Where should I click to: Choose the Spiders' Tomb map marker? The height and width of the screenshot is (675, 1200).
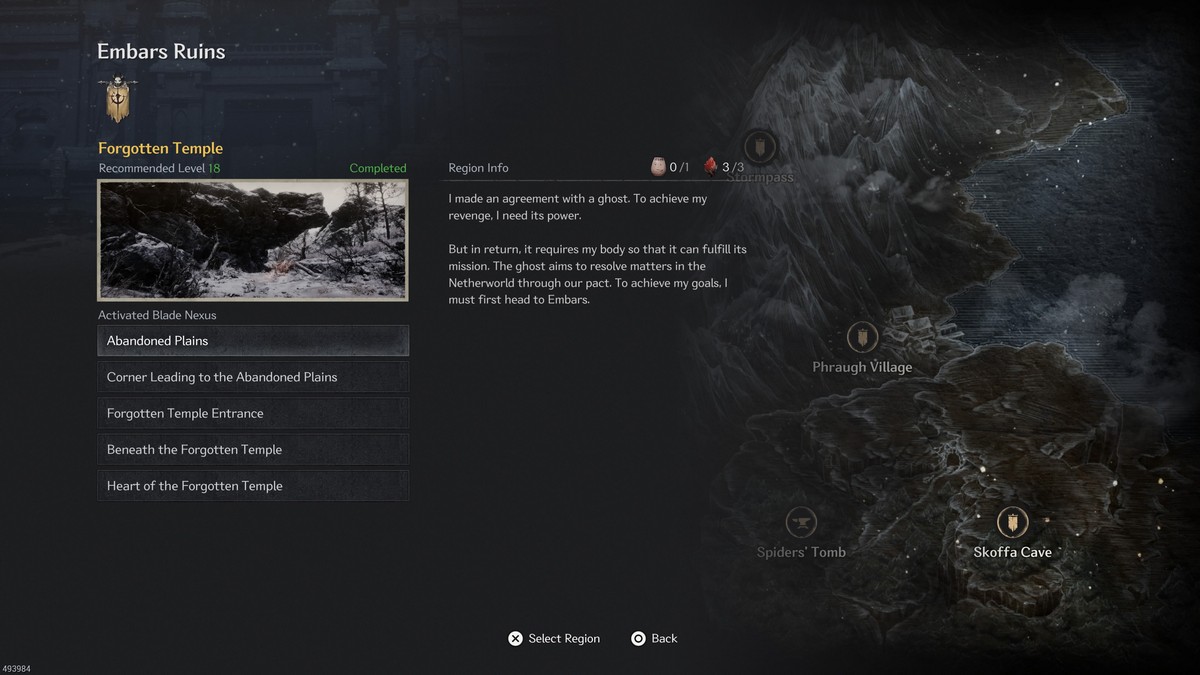tap(801, 522)
